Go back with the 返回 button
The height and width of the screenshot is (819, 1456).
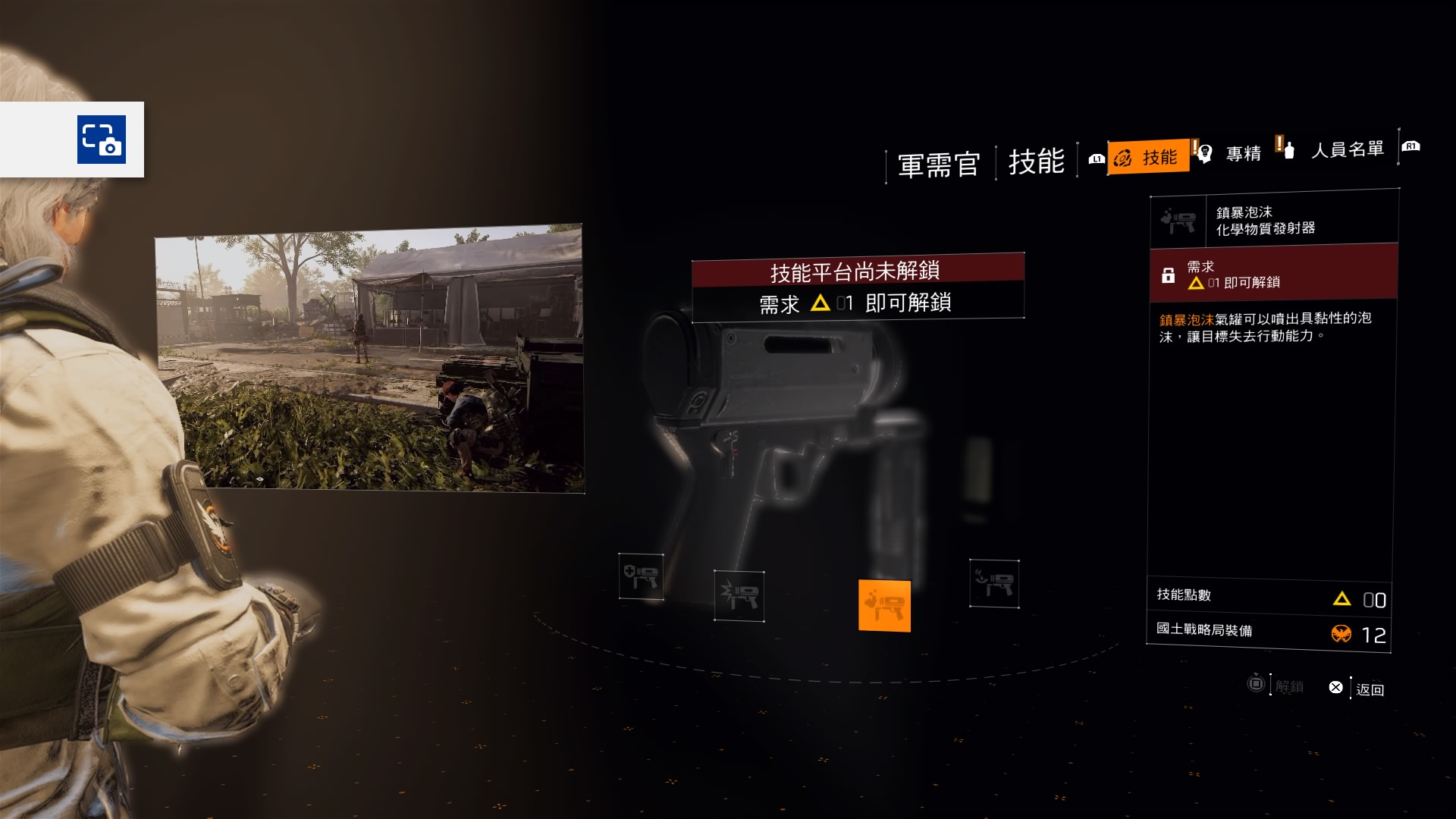tap(1360, 689)
